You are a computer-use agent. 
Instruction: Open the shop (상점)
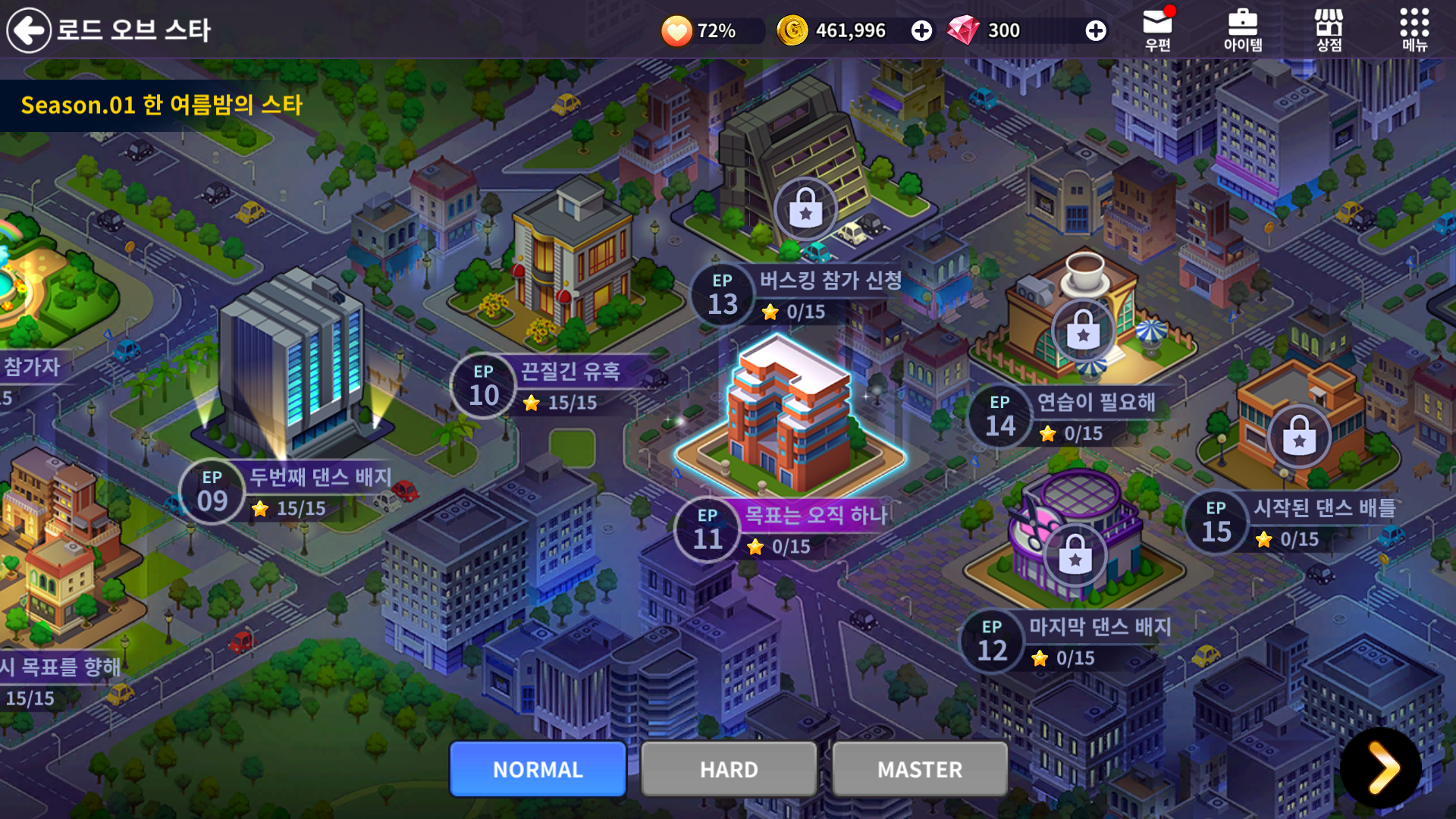point(1329,30)
